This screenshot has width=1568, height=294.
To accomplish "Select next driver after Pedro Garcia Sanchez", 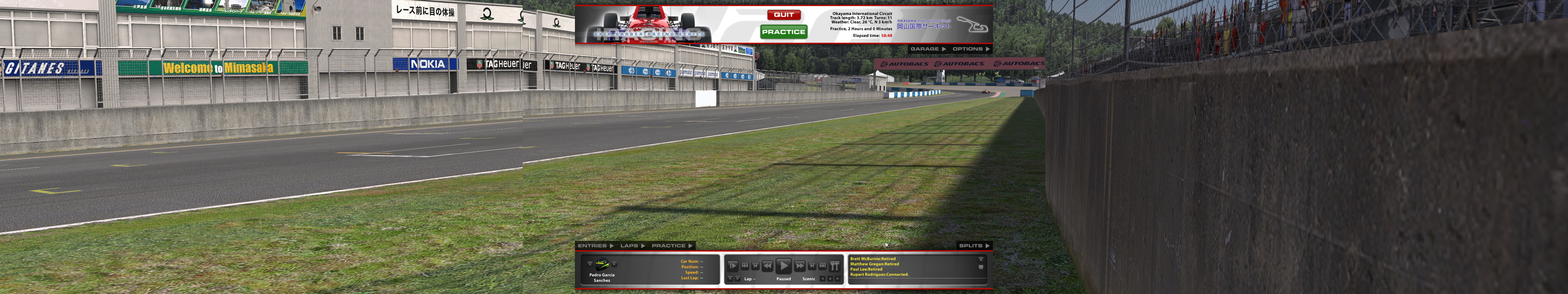I will click(x=614, y=264).
